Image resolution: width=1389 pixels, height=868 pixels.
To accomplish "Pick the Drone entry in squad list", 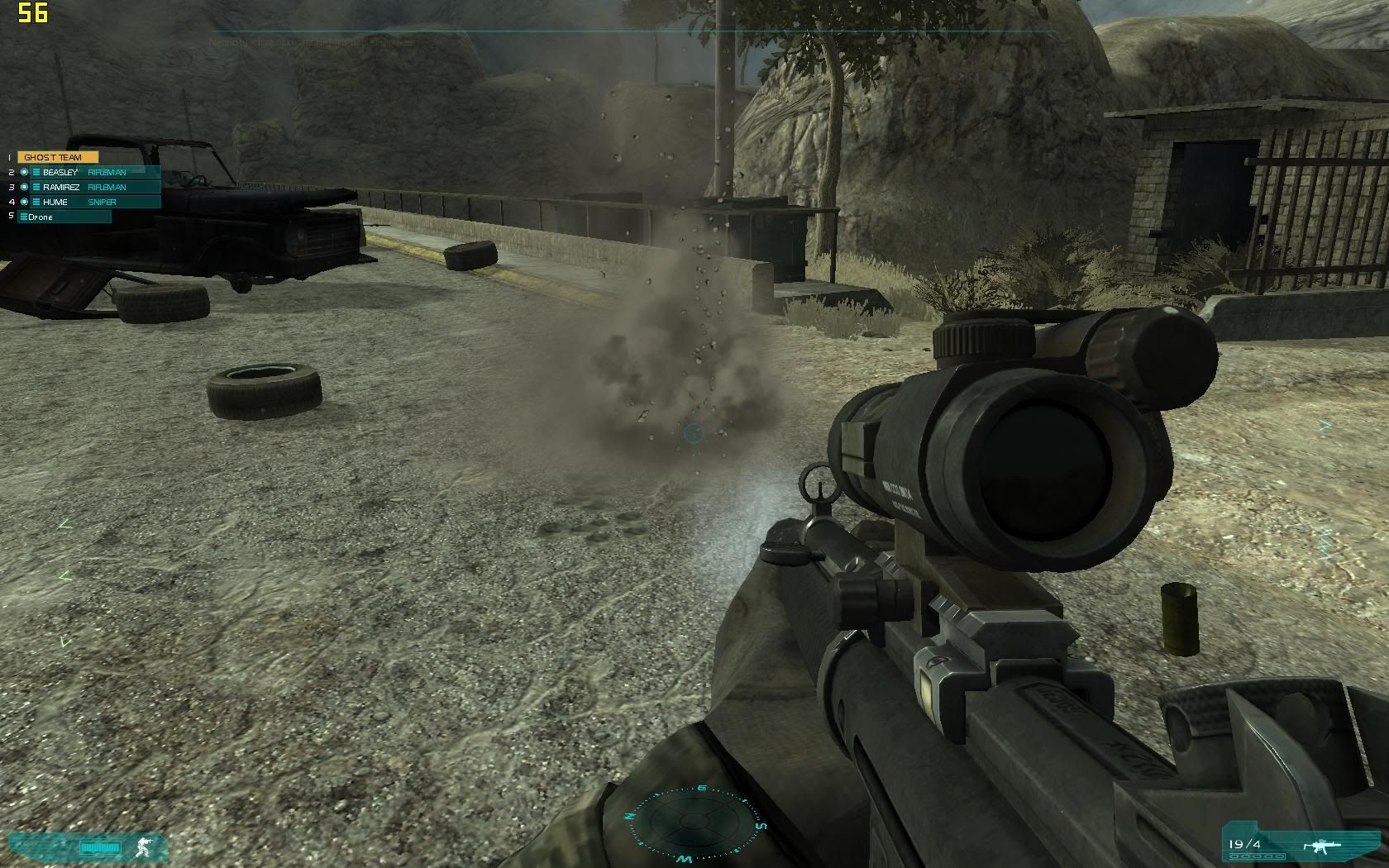I will click(x=64, y=217).
